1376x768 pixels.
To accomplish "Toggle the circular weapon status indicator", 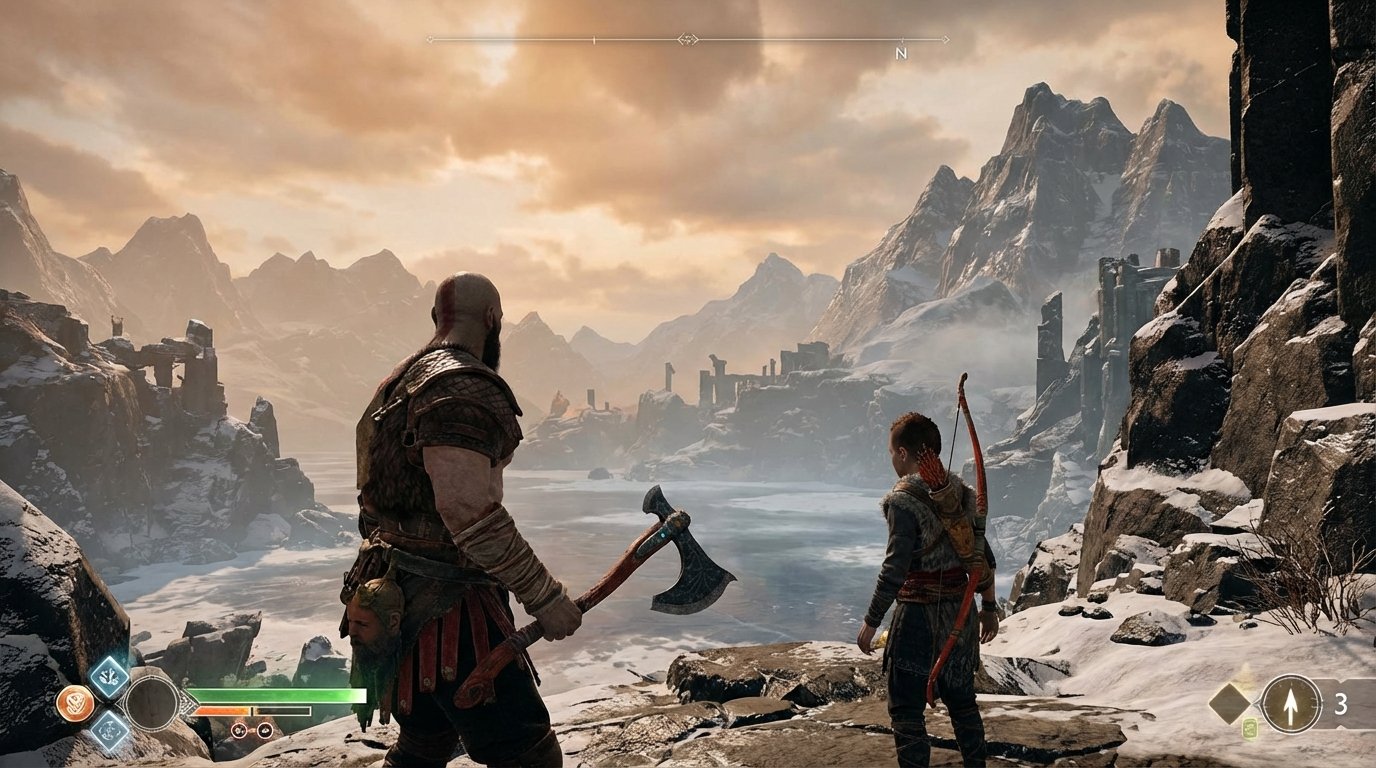I will [154, 705].
